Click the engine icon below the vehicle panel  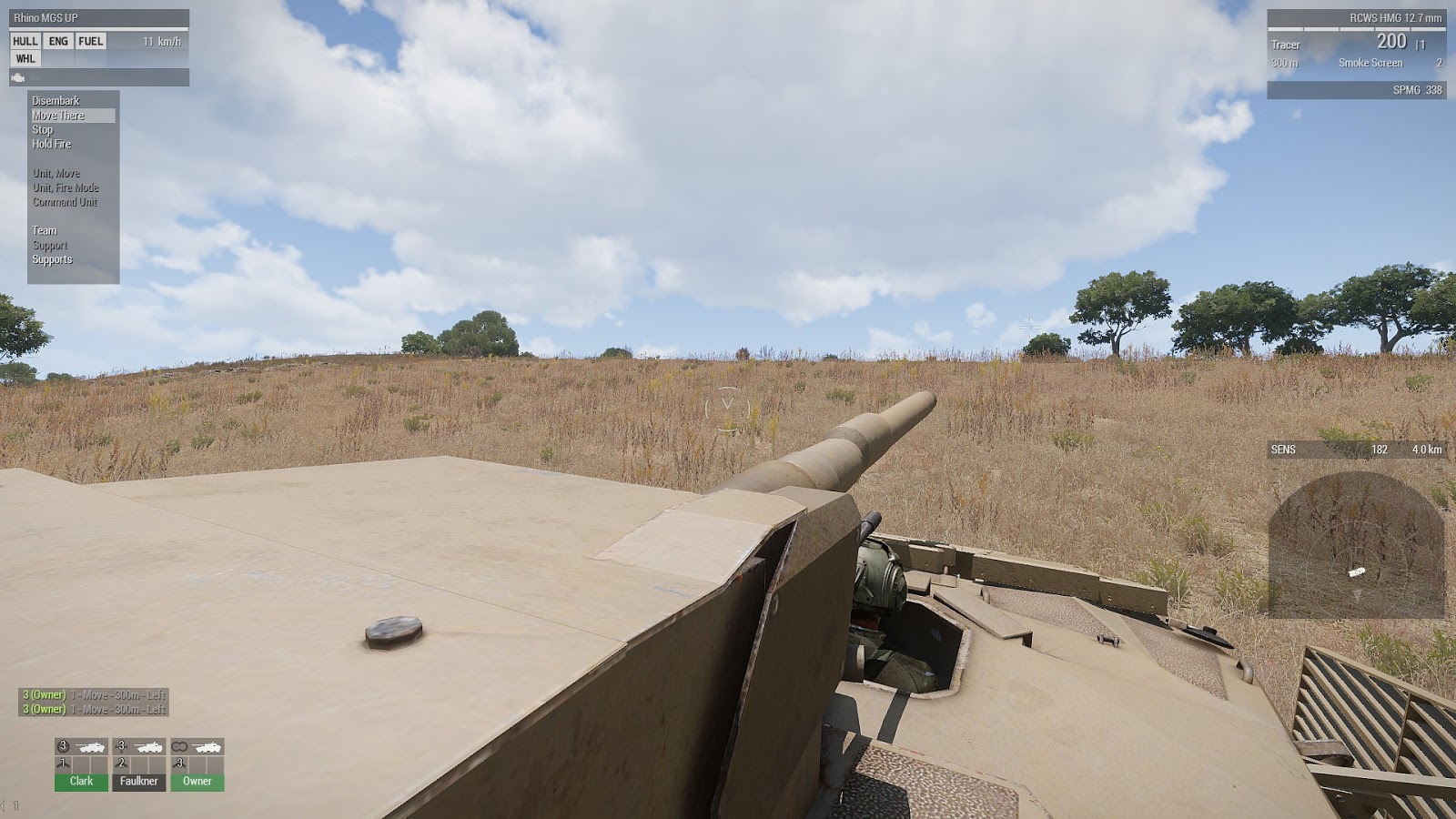(x=18, y=77)
